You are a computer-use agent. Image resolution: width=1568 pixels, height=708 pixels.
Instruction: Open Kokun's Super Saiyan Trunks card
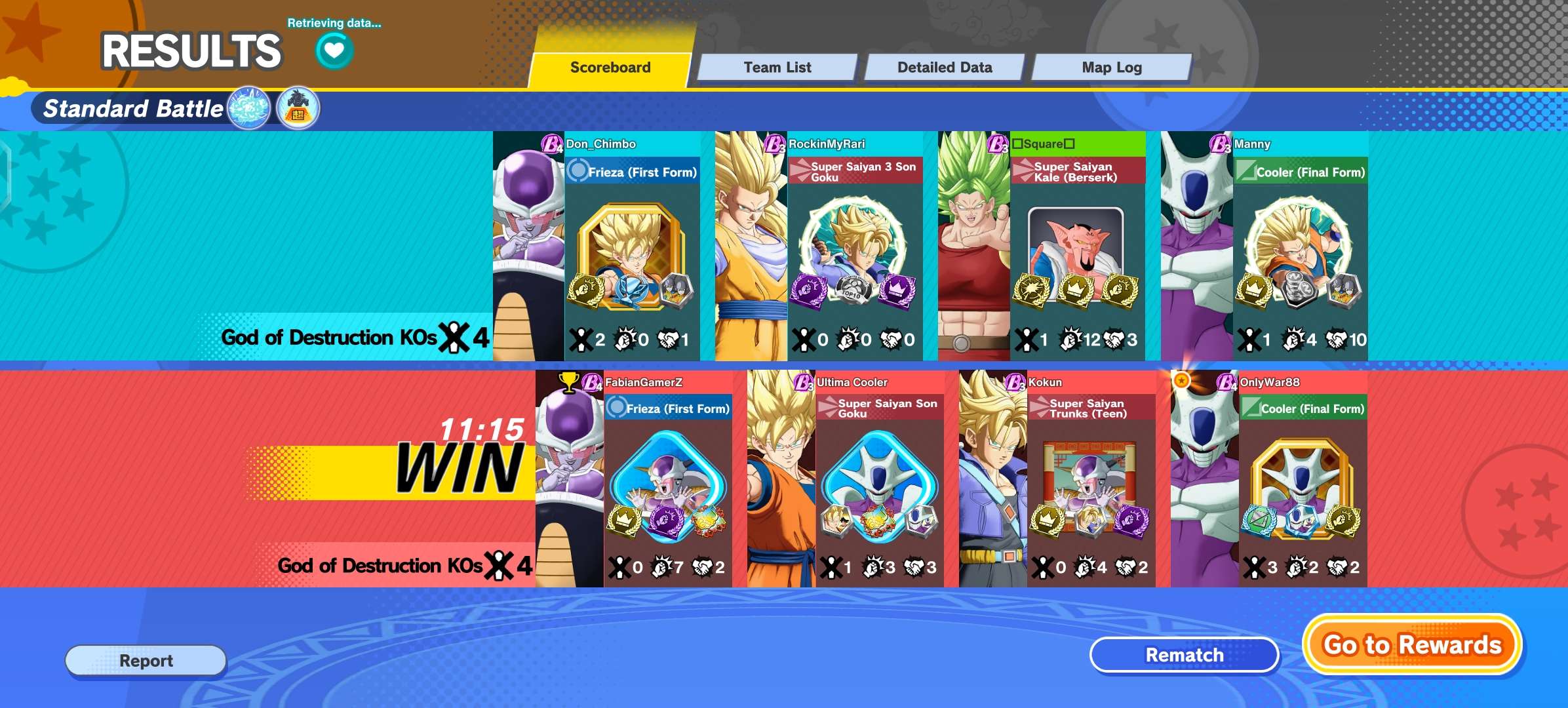(1057, 479)
